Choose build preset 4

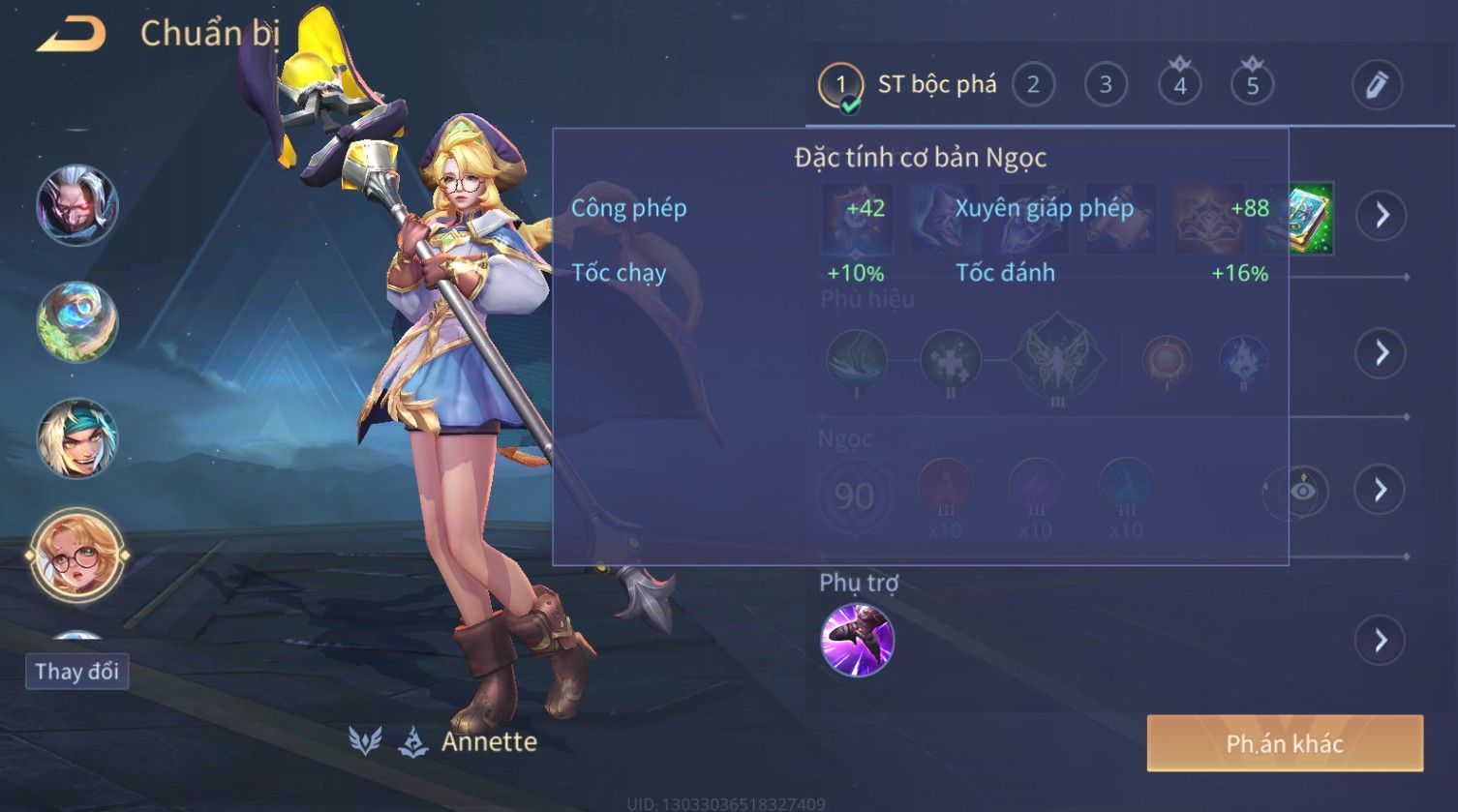point(1179,85)
